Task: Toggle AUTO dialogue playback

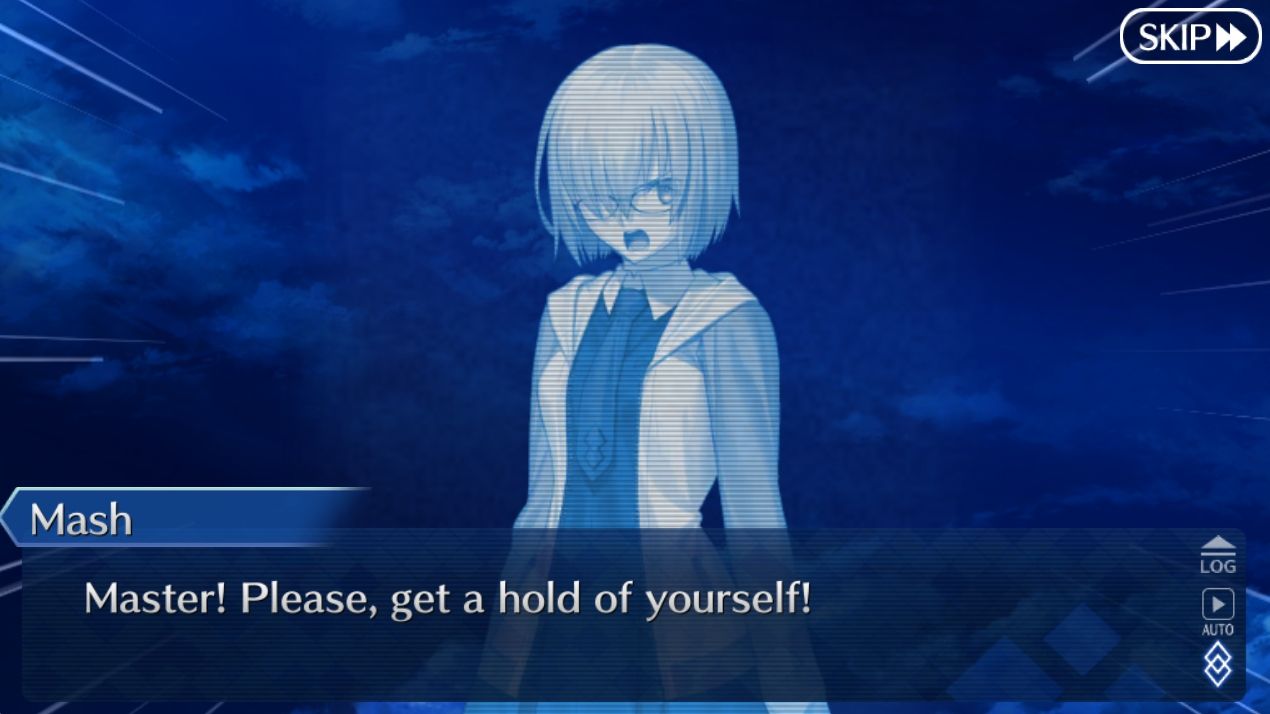Action: tap(1217, 611)
